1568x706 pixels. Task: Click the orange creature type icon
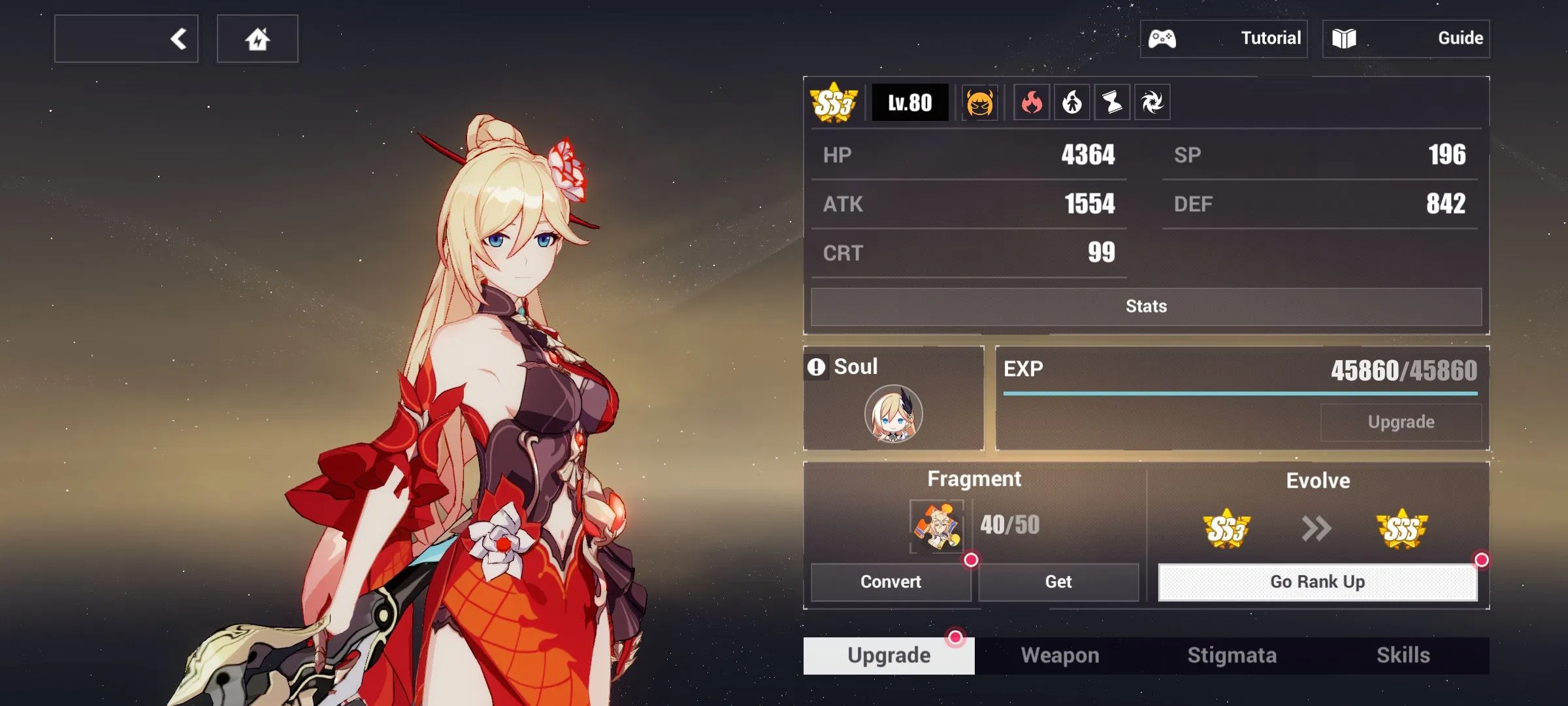(979, 103)
